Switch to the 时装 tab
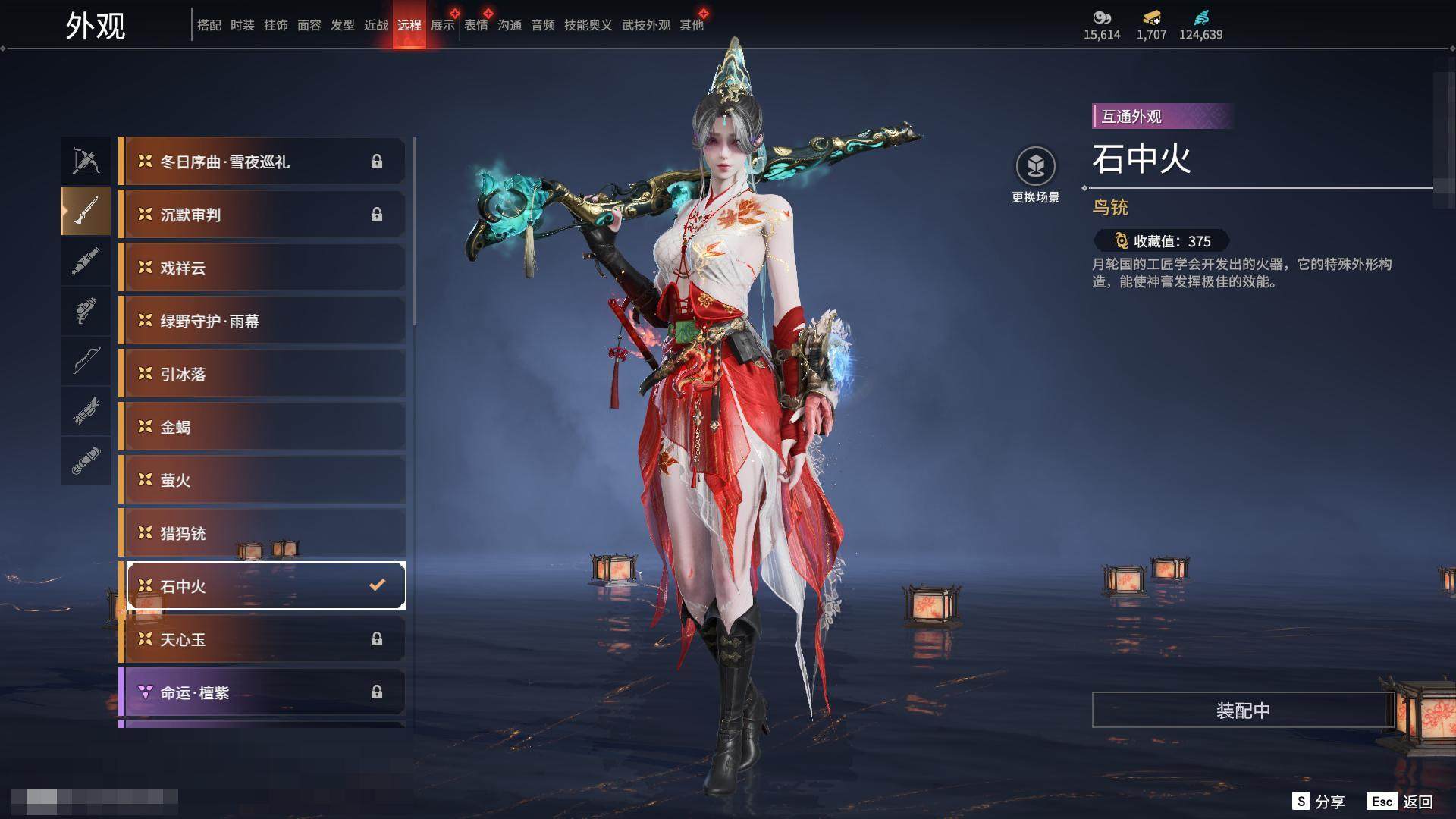The height and width of the screenshot is (819, 1456). tap(243, 25)
